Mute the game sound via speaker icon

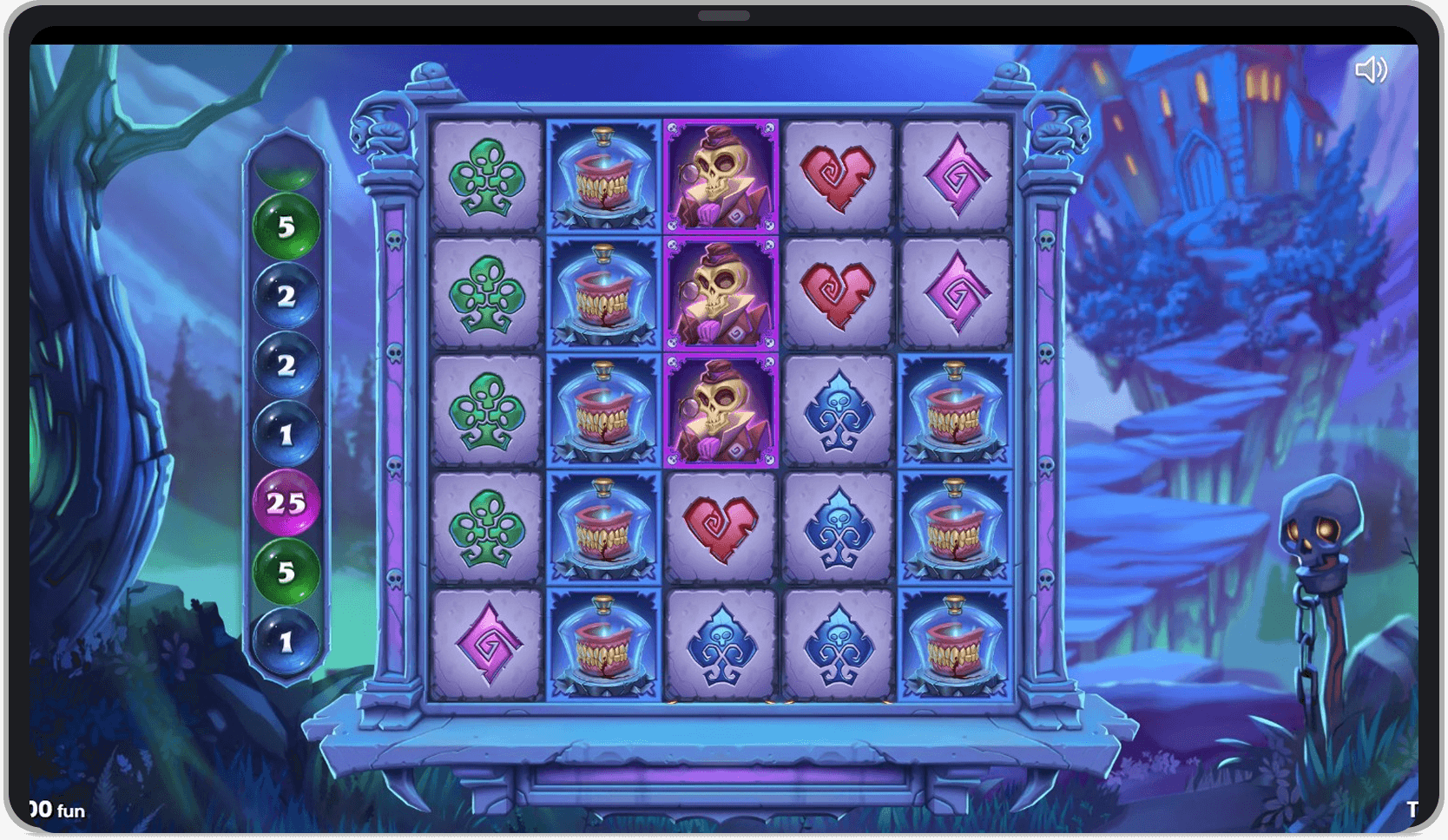point(1373,70)
